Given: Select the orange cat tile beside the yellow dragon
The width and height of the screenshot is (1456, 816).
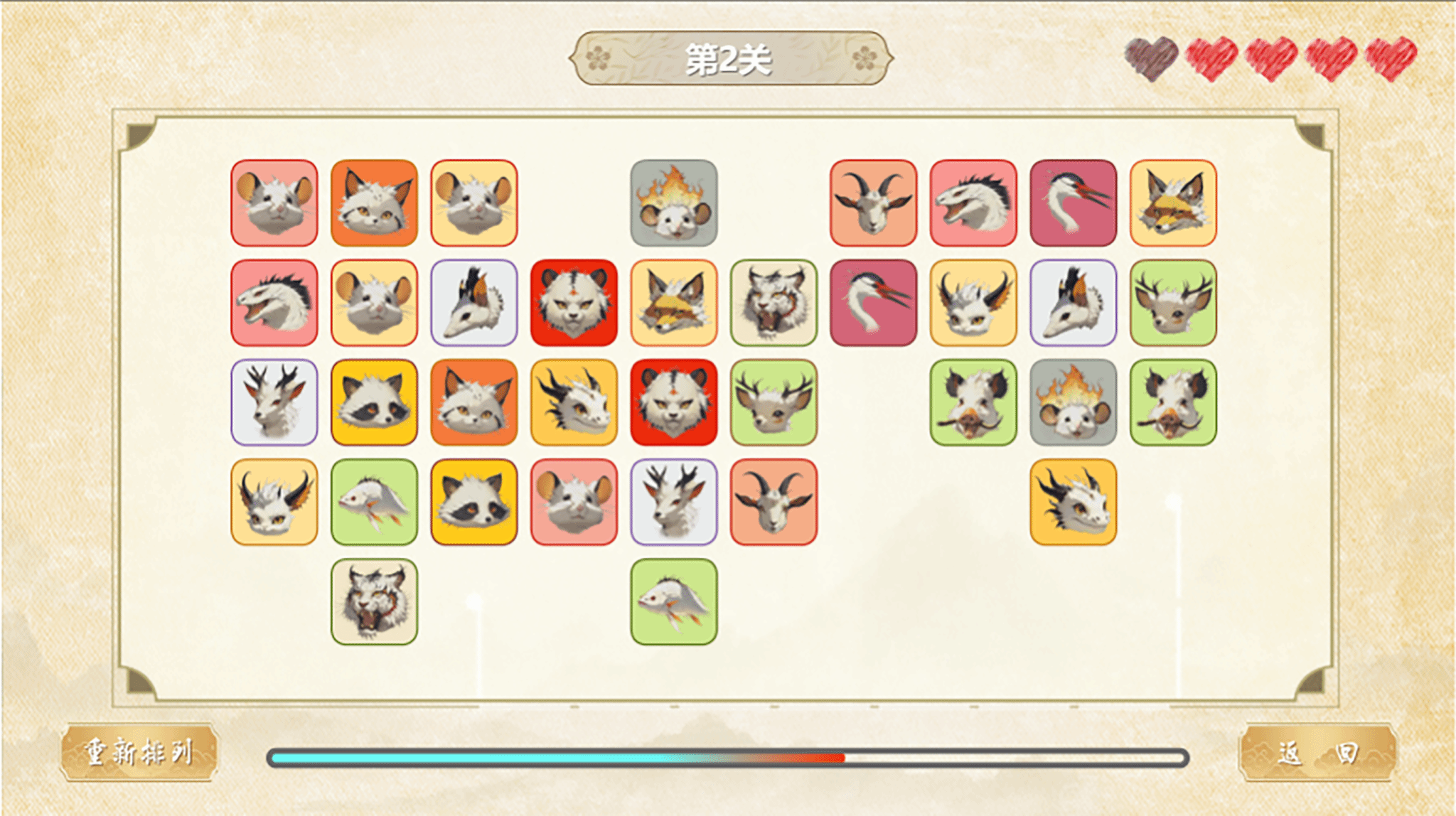Looking at the screenshot, I should tap(474, 402).
